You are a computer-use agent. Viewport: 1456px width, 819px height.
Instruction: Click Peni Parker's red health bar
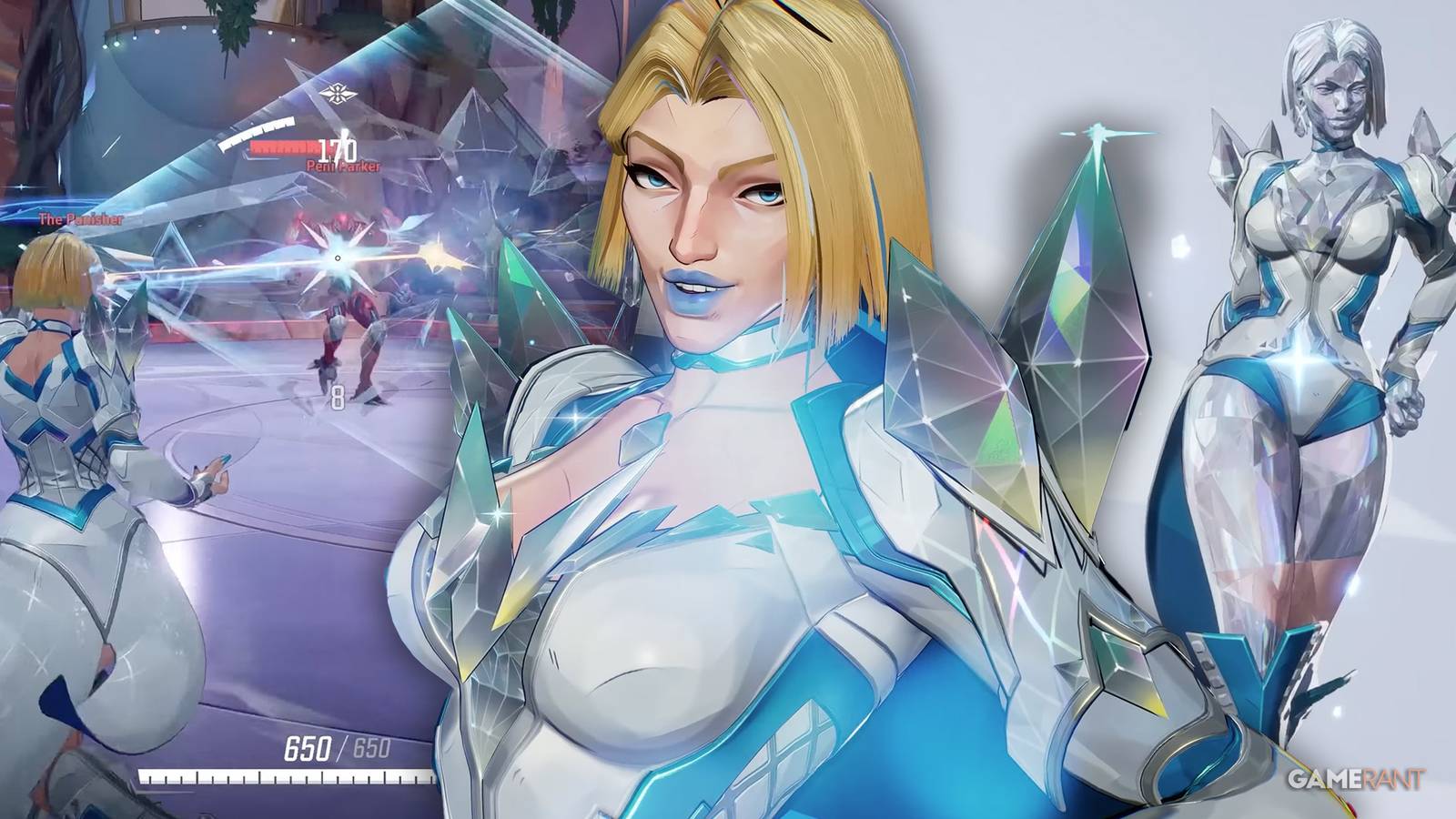[x=281, y=147]
